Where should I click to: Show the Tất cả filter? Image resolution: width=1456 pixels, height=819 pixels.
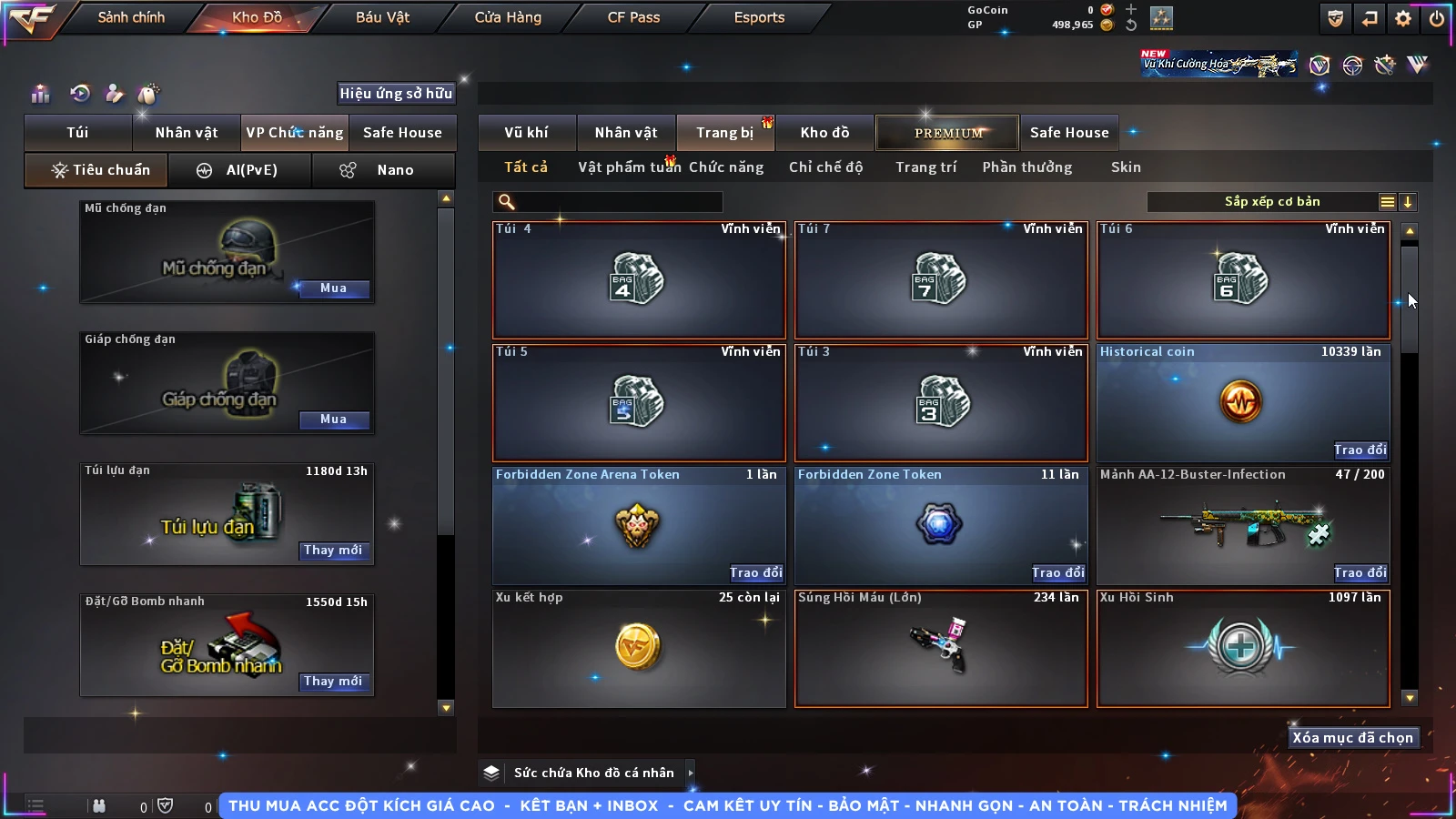coord(526,167)
